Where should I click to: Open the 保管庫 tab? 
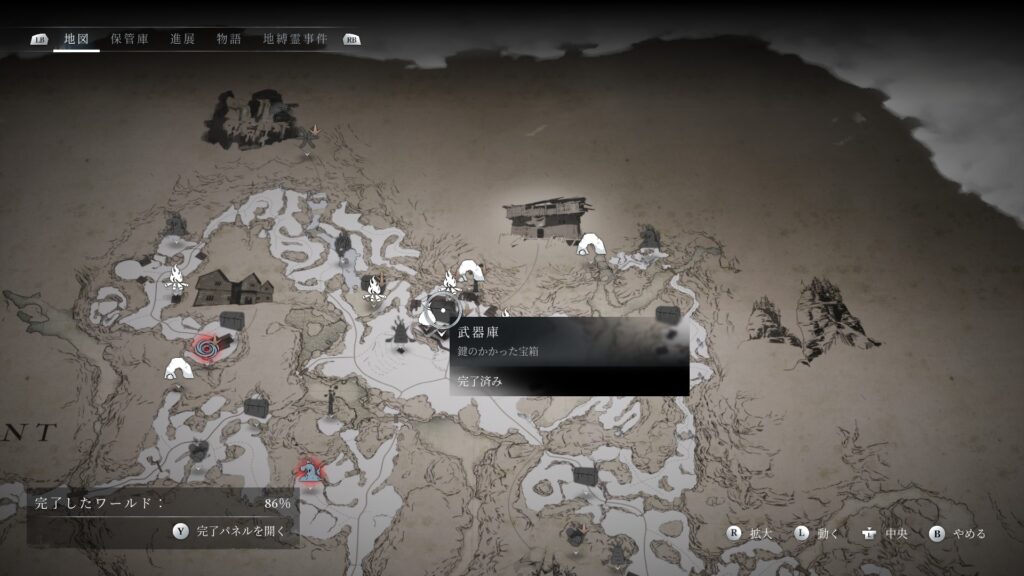pos(129,39)
